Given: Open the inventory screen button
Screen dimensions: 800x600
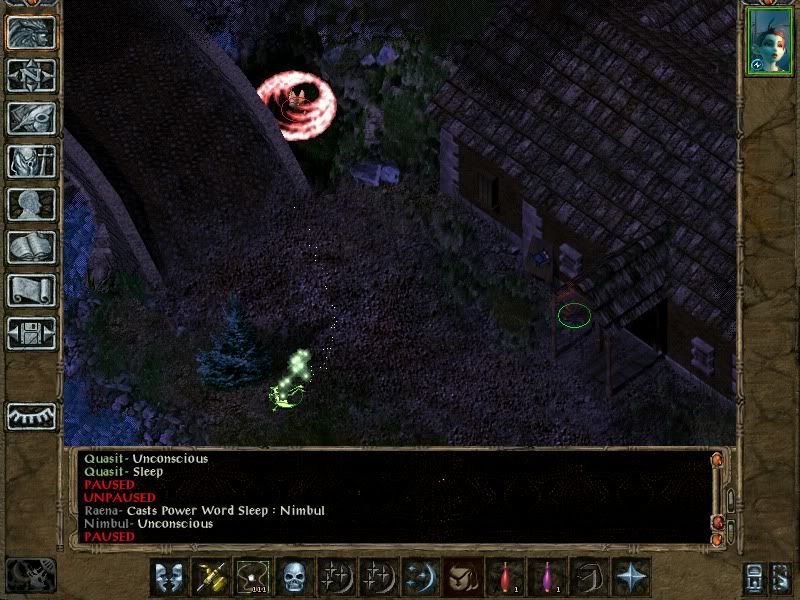Looking at the screenshot, I should 31,161.
